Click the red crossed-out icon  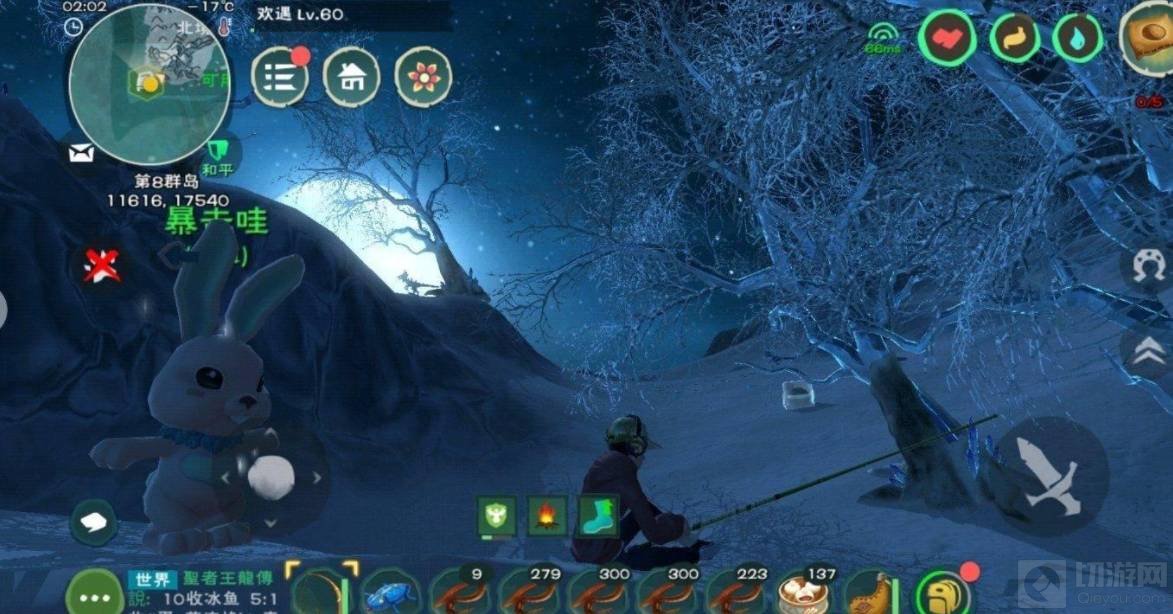click(x=100, y=266)
